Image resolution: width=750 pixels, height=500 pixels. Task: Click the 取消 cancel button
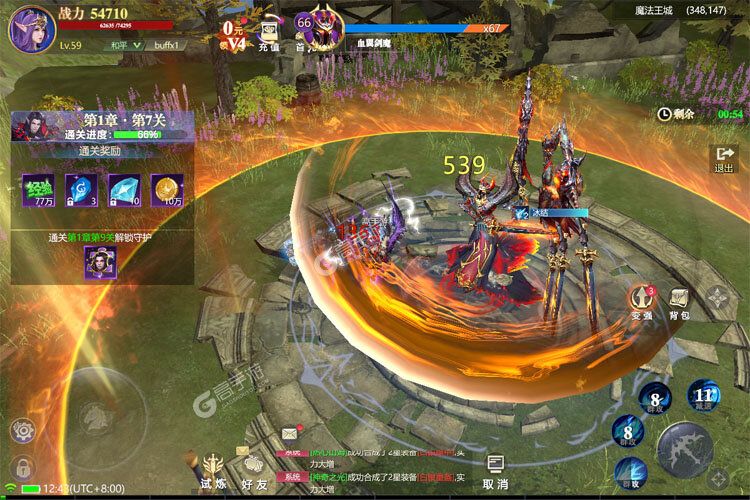(x=495, y=470)
